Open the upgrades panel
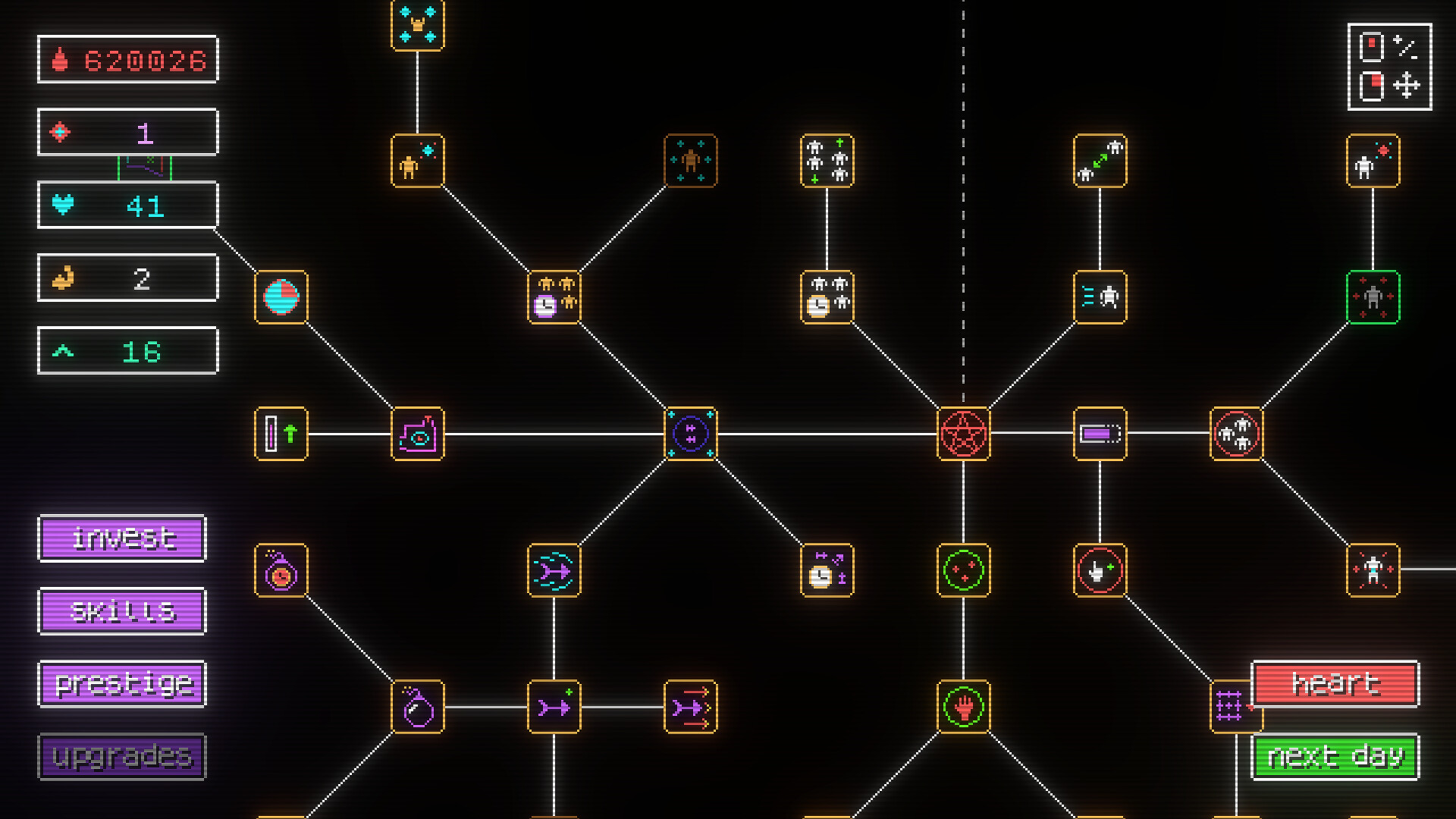This screenshot has height=819, width=1456. click(121, 756)
